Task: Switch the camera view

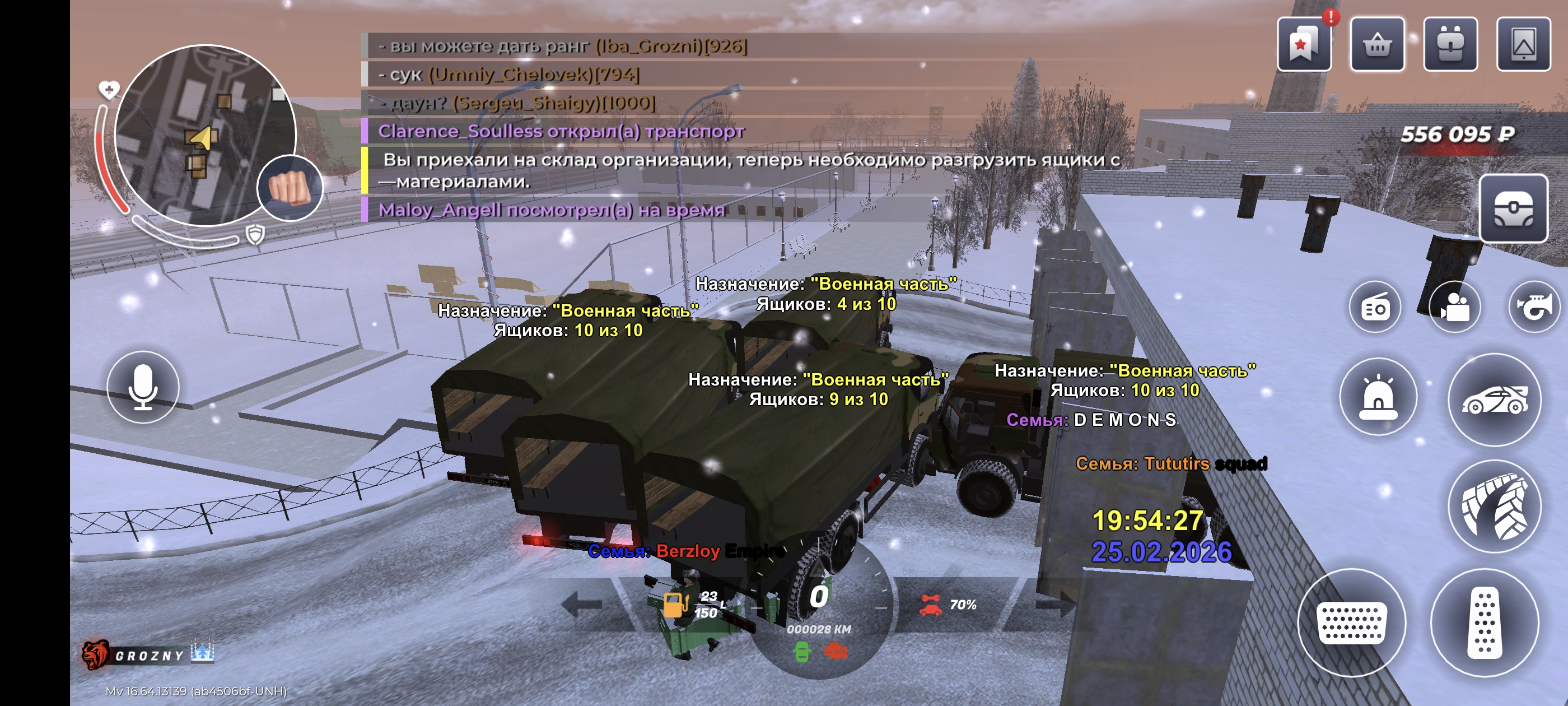Action: (1454, 307)
